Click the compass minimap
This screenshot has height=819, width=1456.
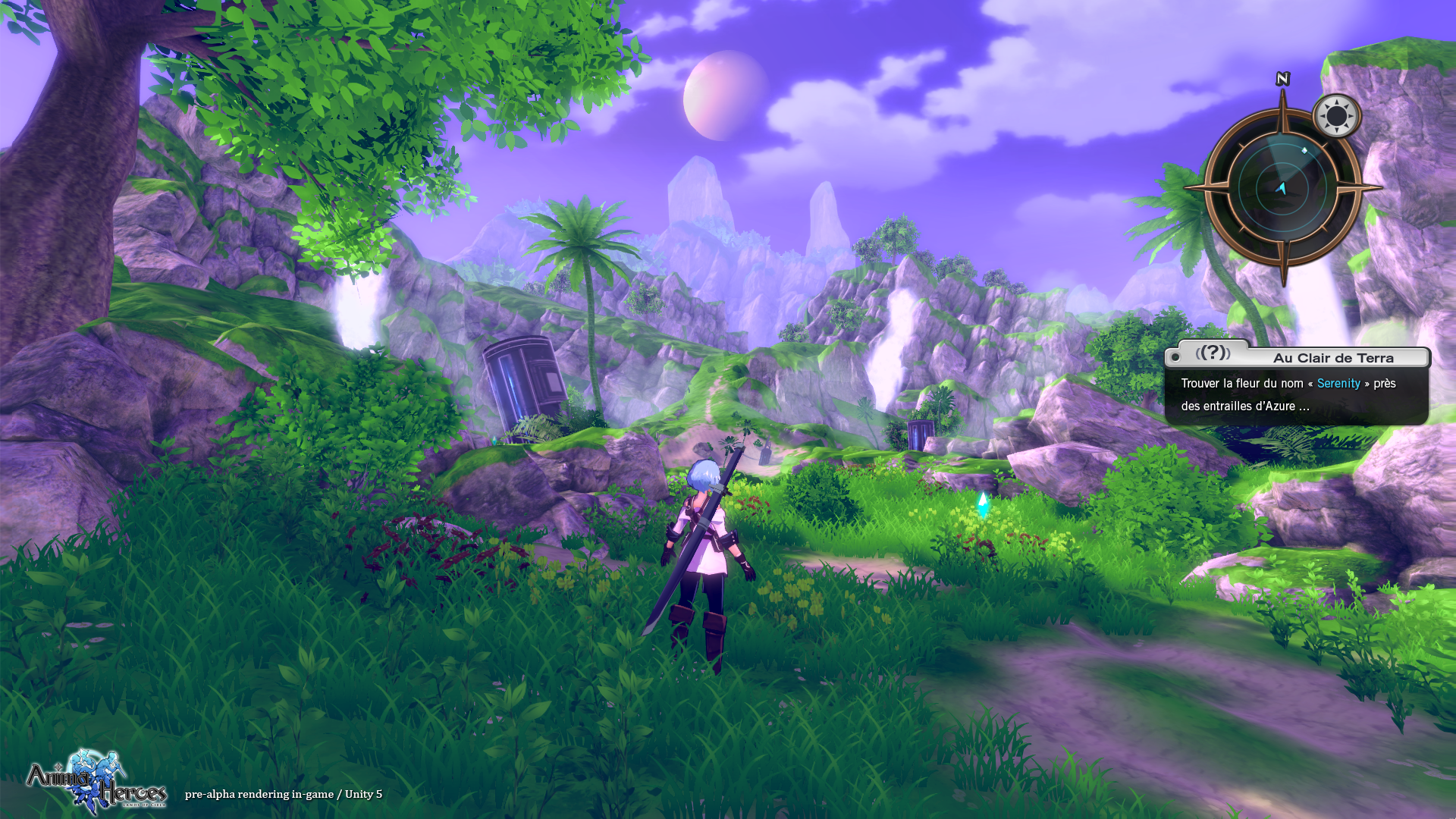[x=1282, y=187]
